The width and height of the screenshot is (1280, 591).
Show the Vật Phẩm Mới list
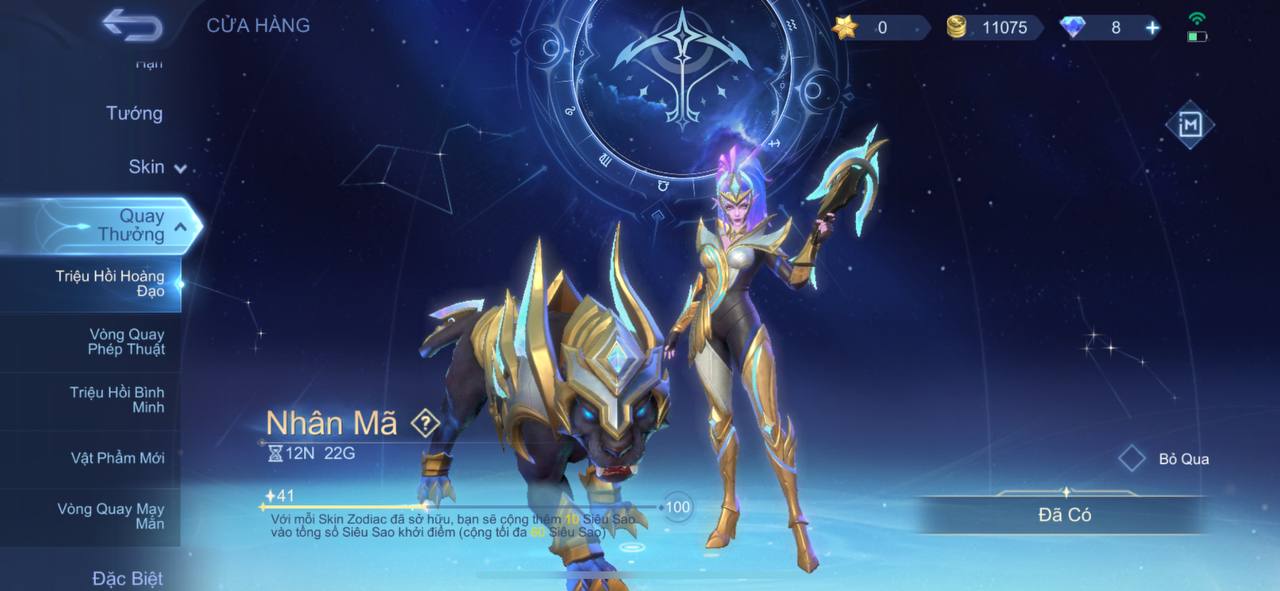[x=117, y=458]
